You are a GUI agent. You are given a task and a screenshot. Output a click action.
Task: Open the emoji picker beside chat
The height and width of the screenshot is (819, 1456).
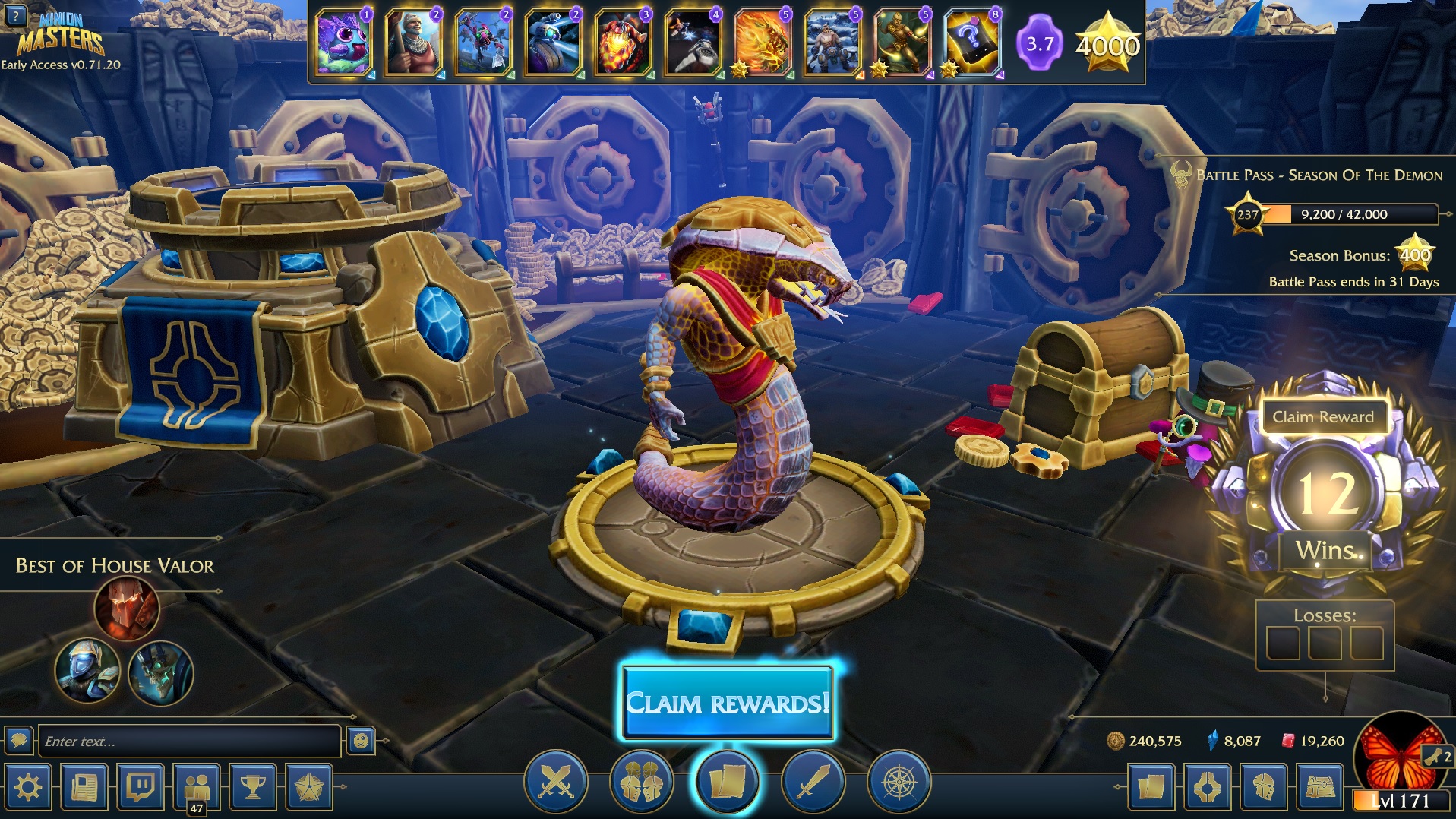tap(361, 741)
